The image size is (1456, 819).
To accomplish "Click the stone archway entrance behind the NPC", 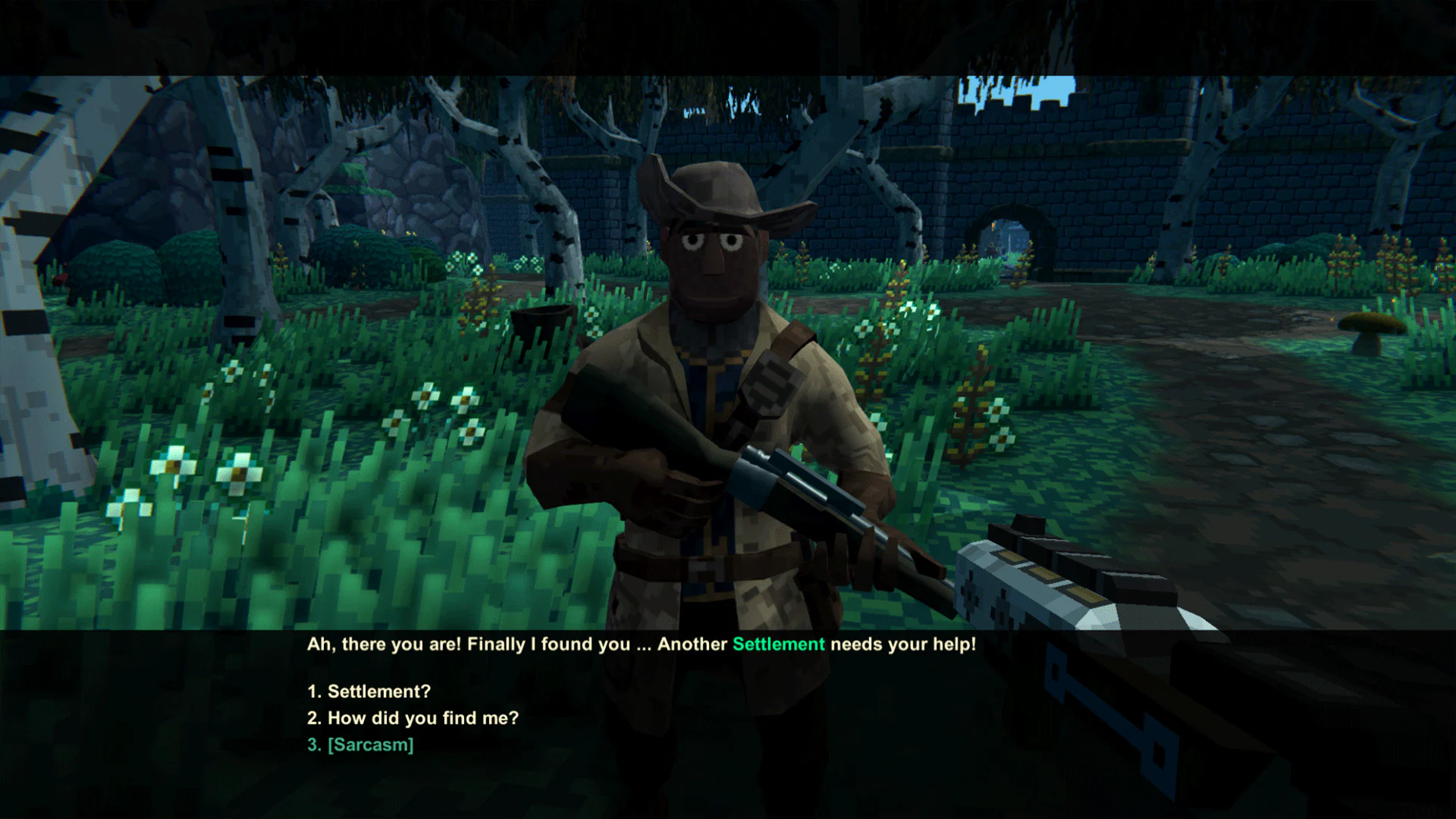I will tap(1009, 235).
